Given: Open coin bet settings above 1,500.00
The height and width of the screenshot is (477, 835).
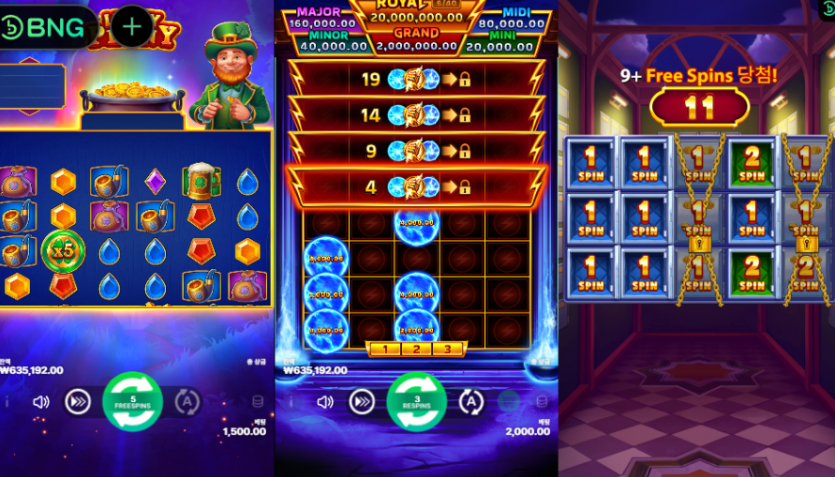Looking at the screenshot, I should [258, 402].
